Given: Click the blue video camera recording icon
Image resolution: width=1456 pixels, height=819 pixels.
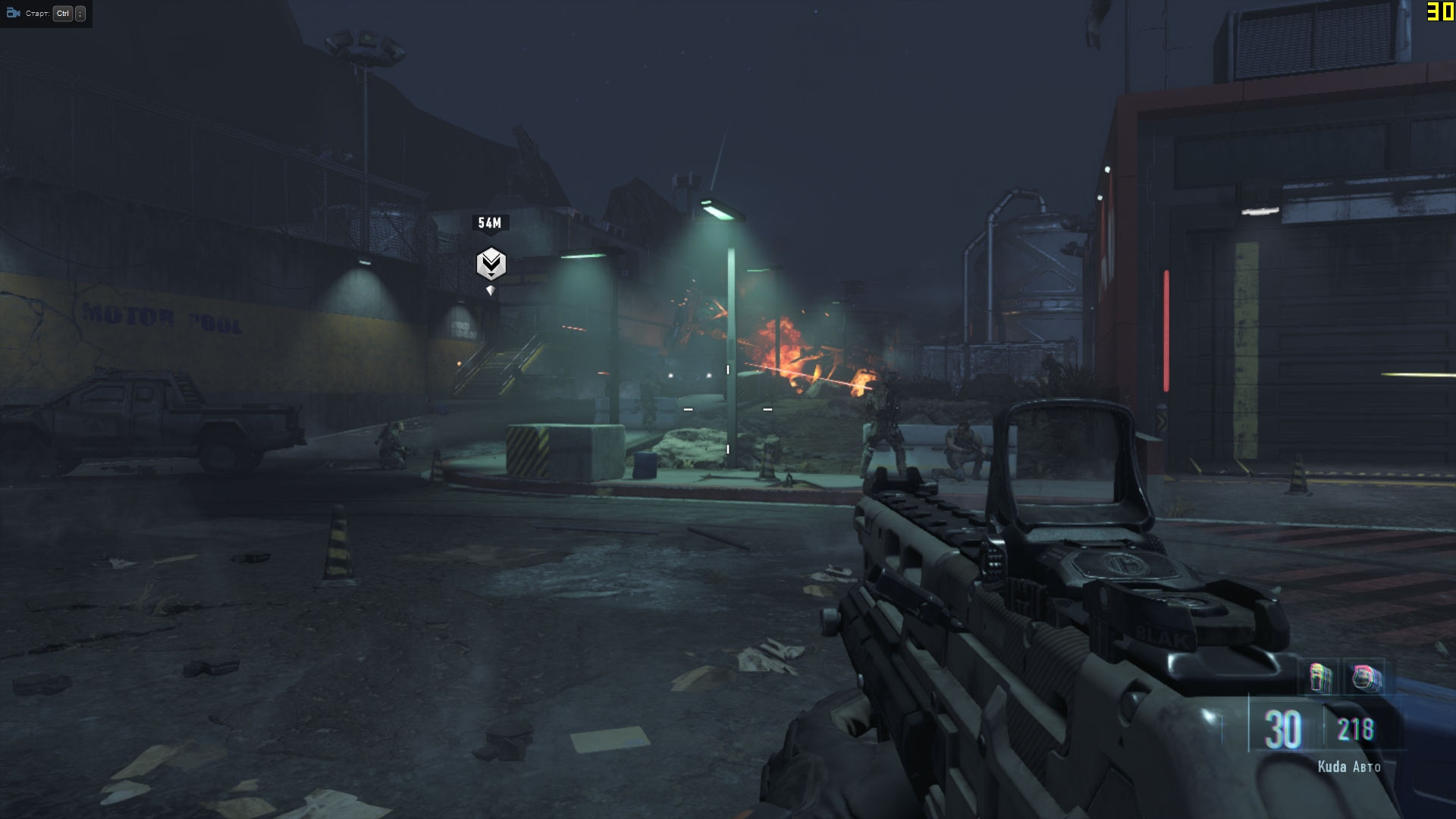Looking at the screenshot, I should click(13, 13).
